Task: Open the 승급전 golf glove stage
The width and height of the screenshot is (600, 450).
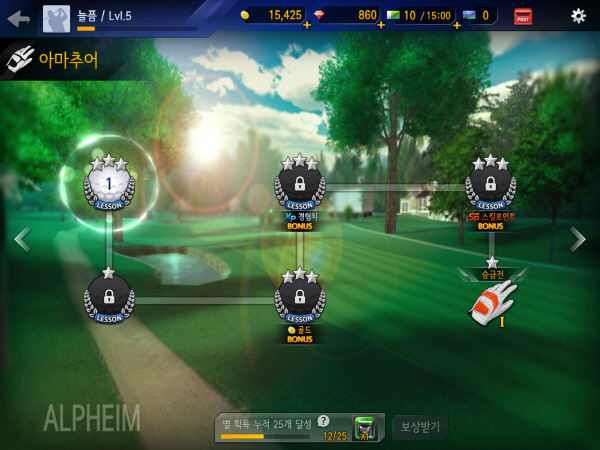Action: point(493,302)
